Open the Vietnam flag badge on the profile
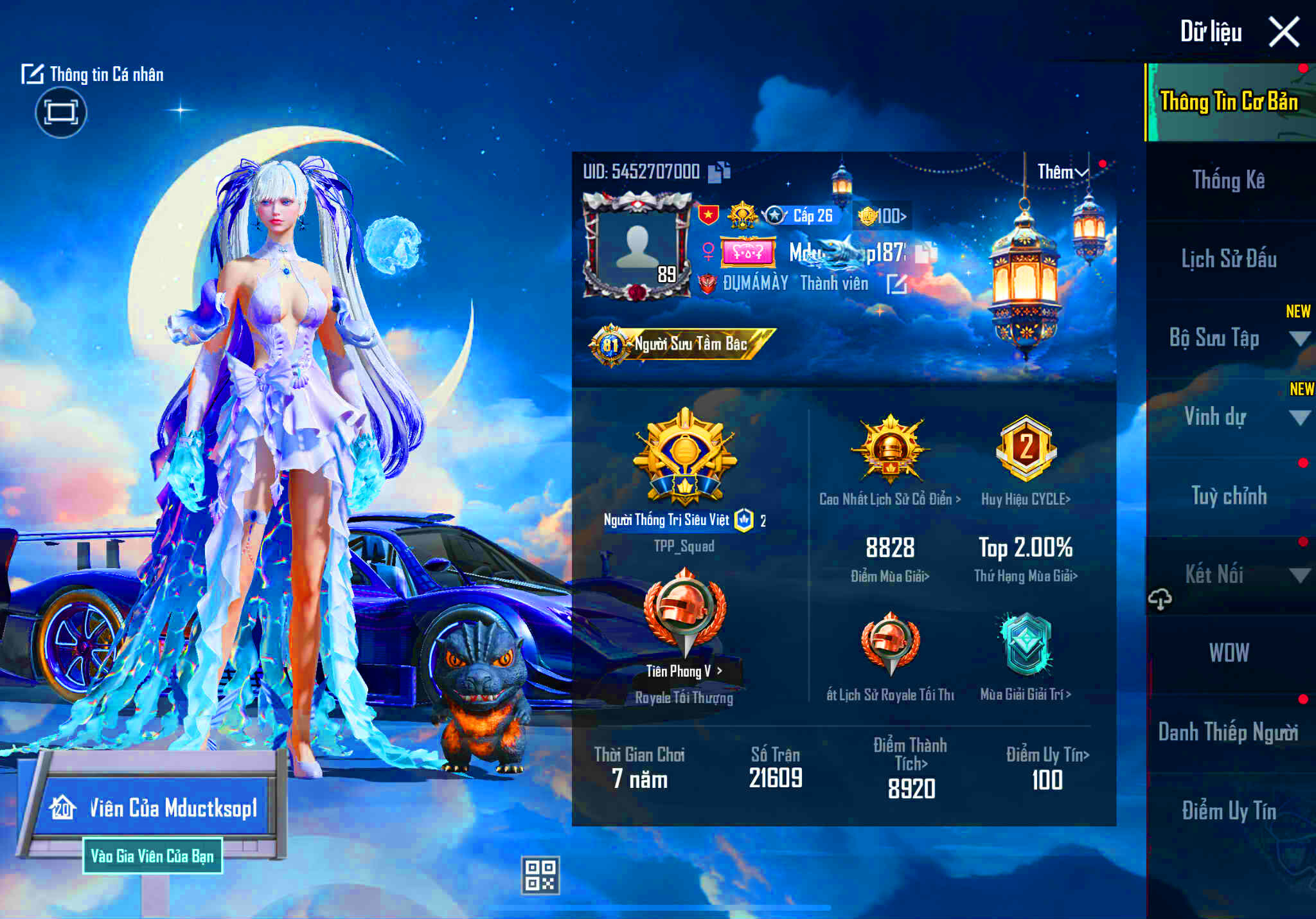The height and width of the screenshot is (919, 1316). (708, 215)
